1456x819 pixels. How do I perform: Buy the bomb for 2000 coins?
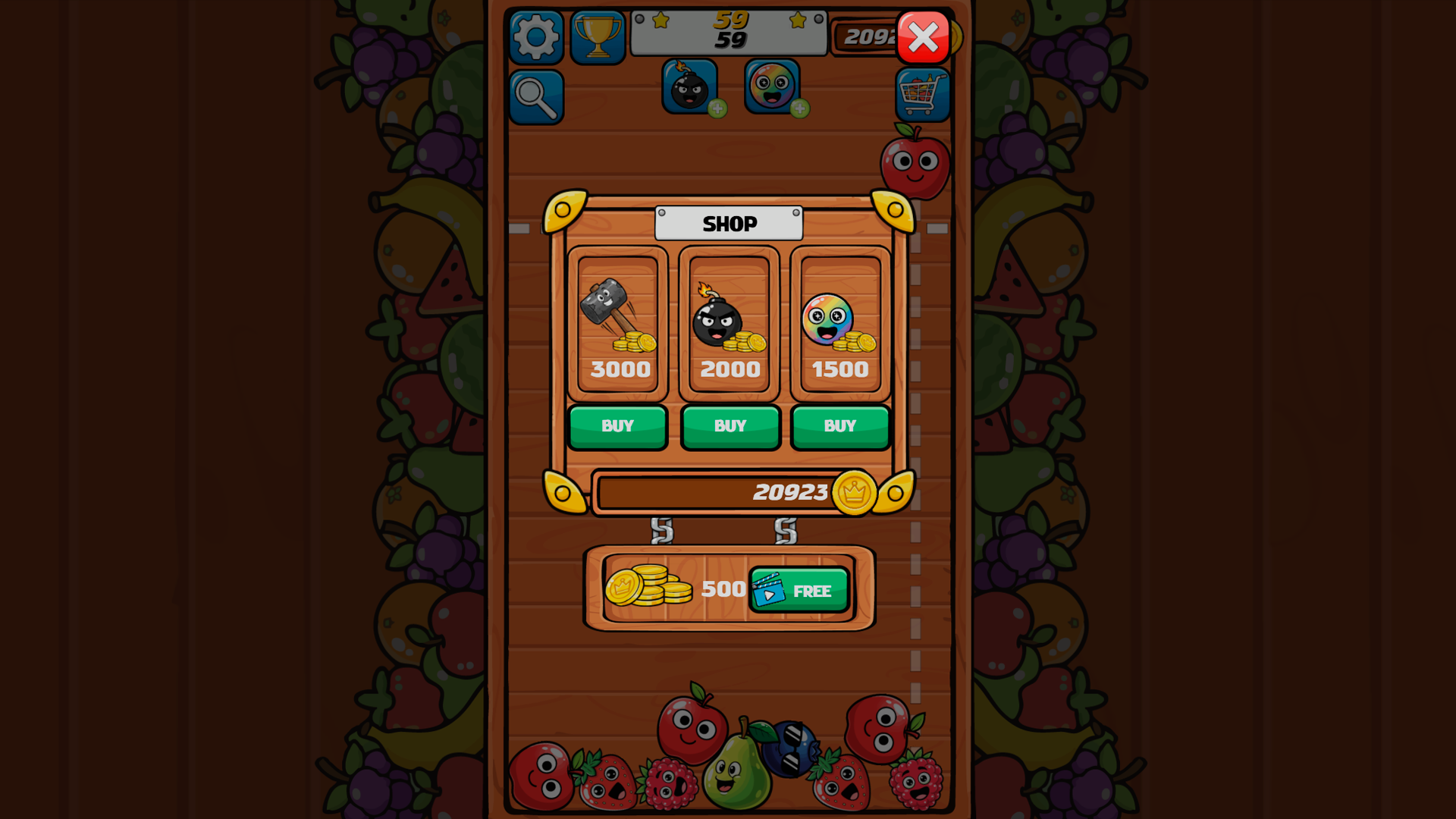729,425
